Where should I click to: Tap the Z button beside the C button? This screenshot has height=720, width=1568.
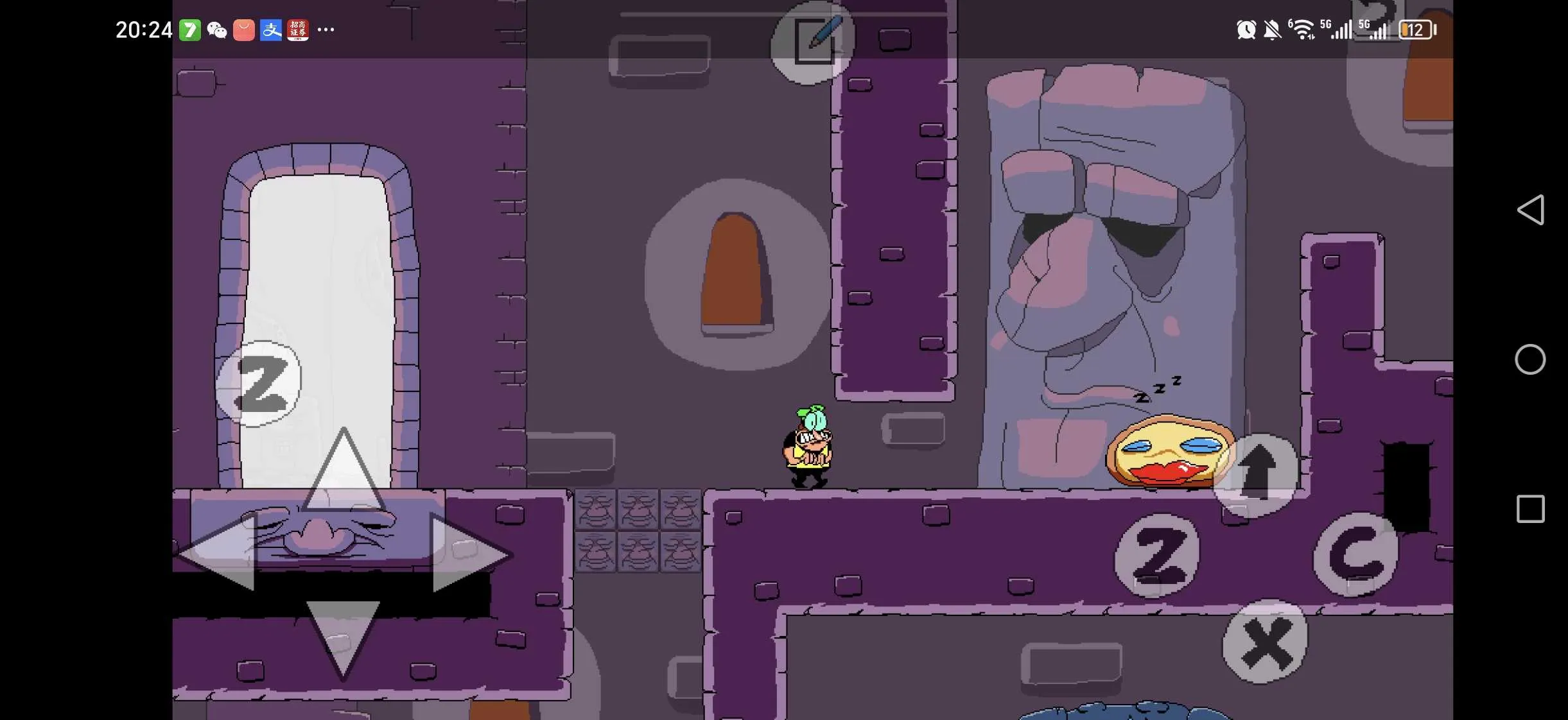1157,556
